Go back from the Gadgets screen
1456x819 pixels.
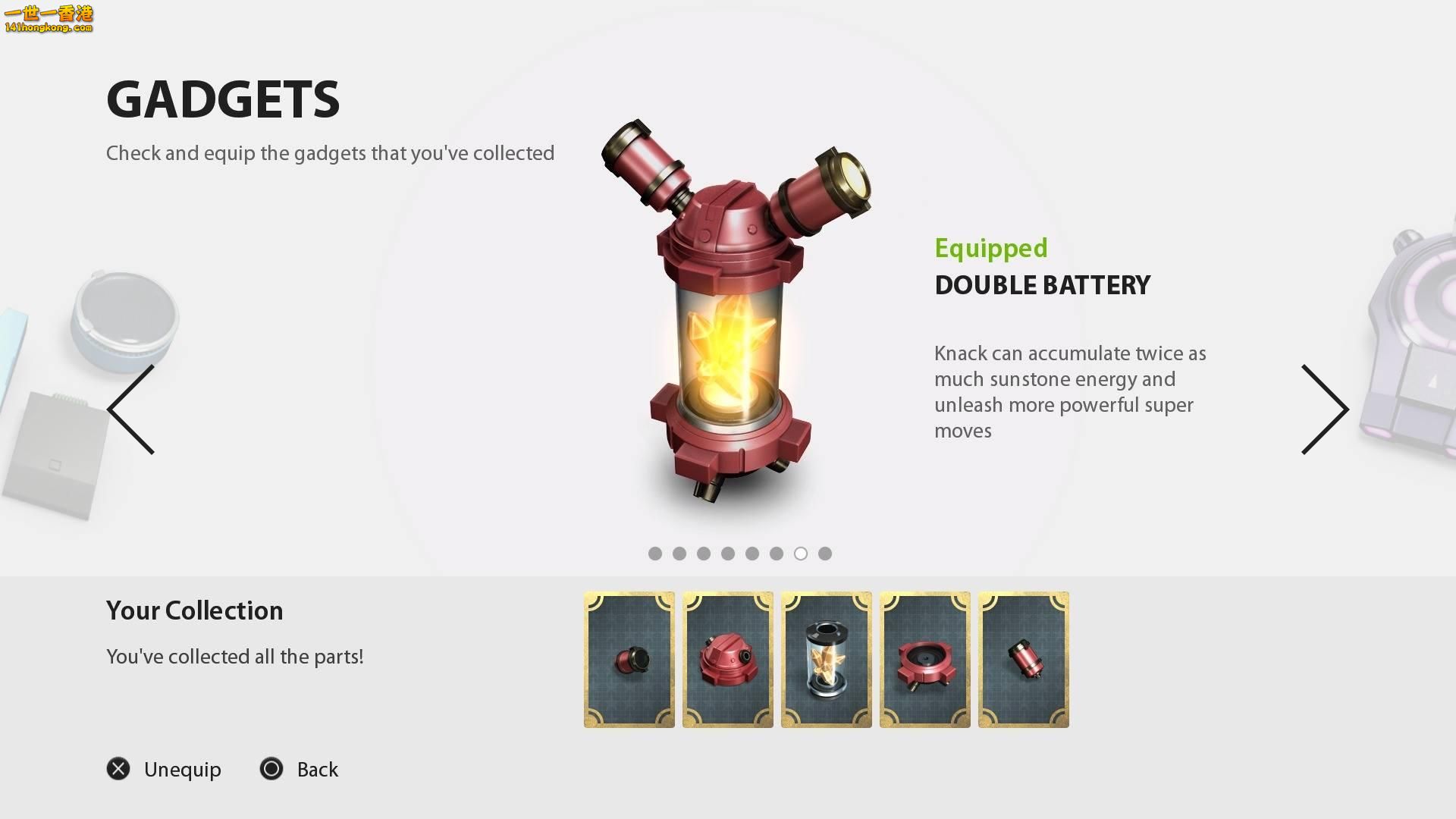point(299,769)
